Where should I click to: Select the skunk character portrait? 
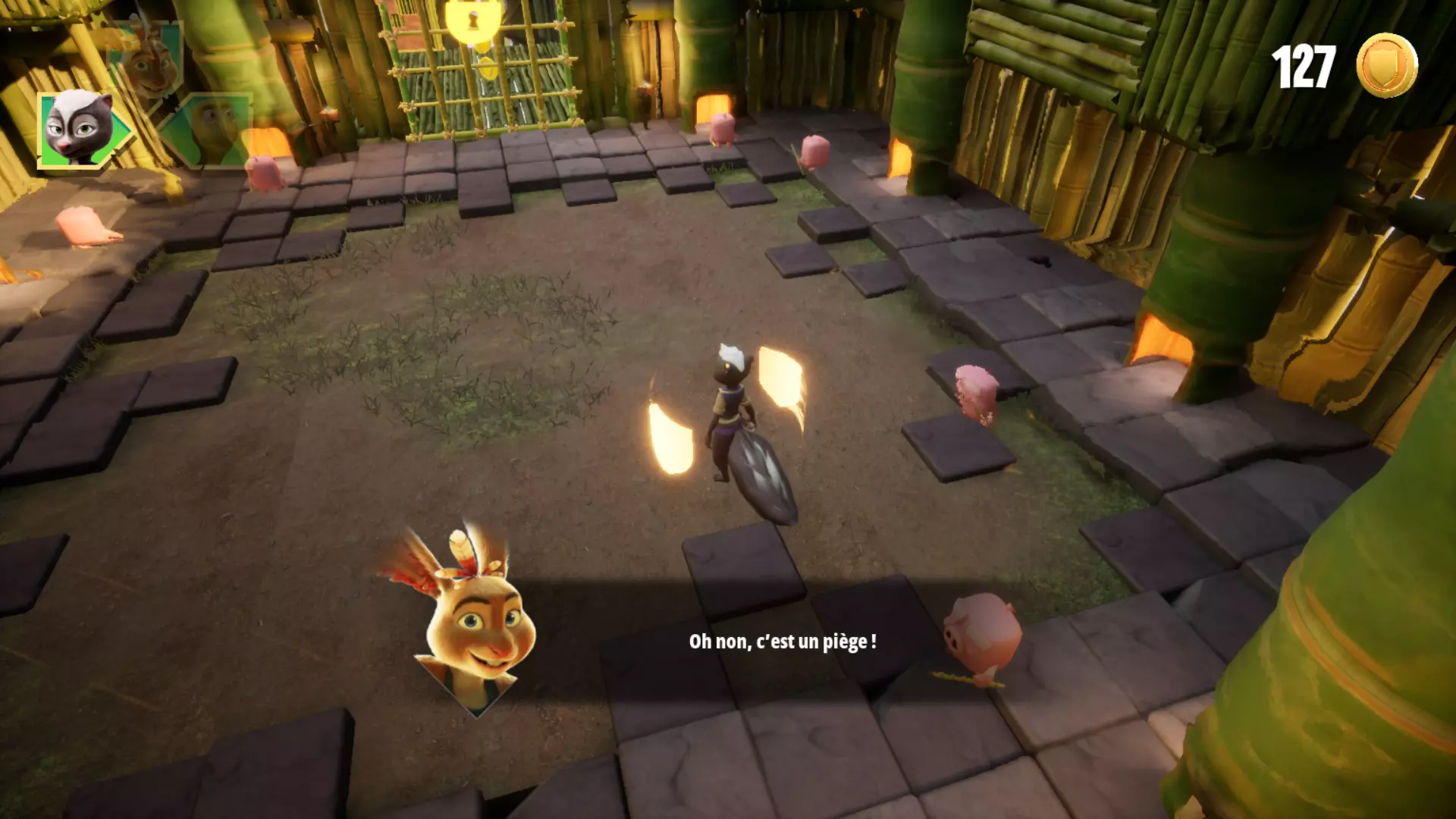(77, 129)
